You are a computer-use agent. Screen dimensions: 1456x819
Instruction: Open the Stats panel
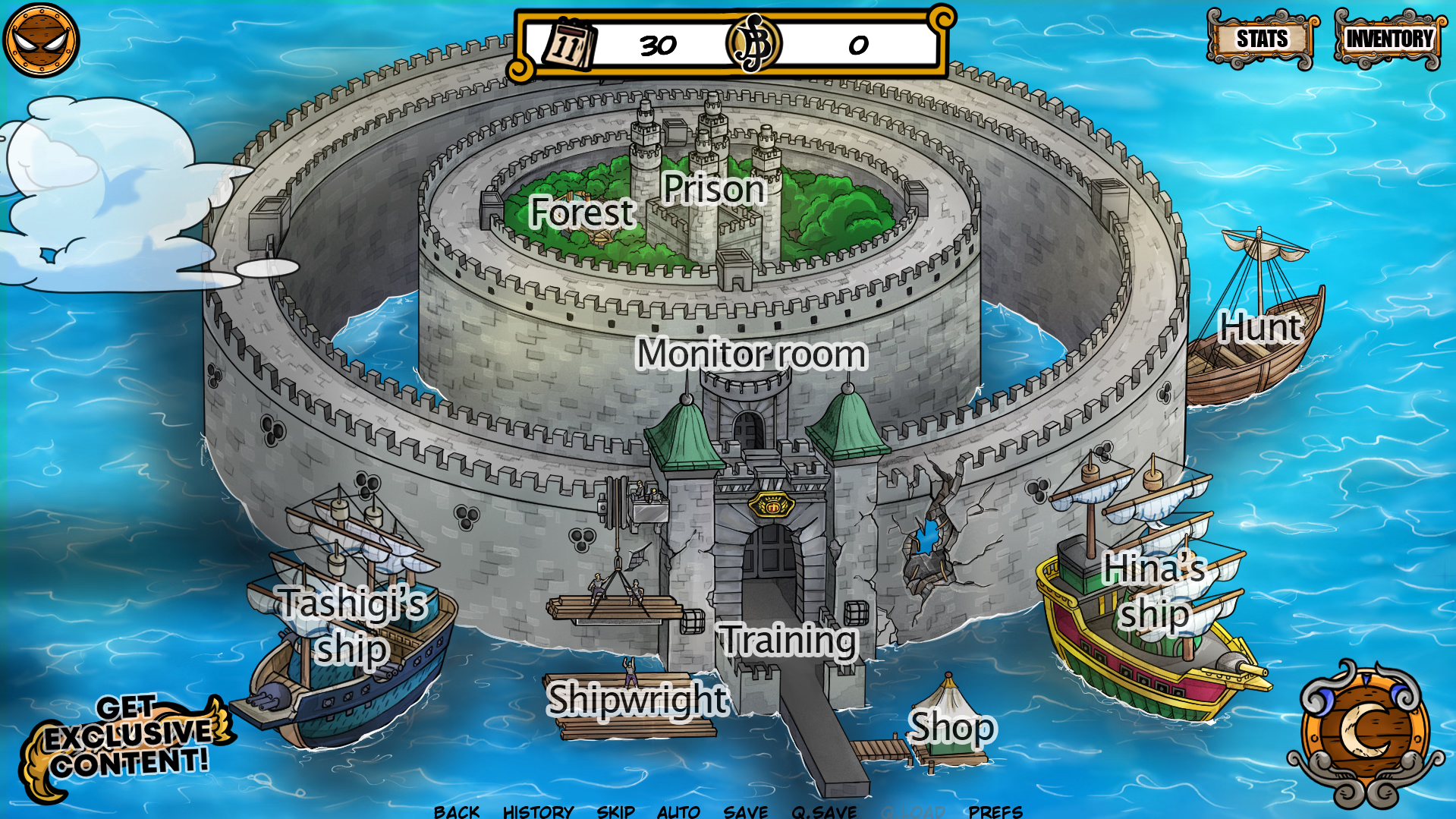click(1262, 39)
